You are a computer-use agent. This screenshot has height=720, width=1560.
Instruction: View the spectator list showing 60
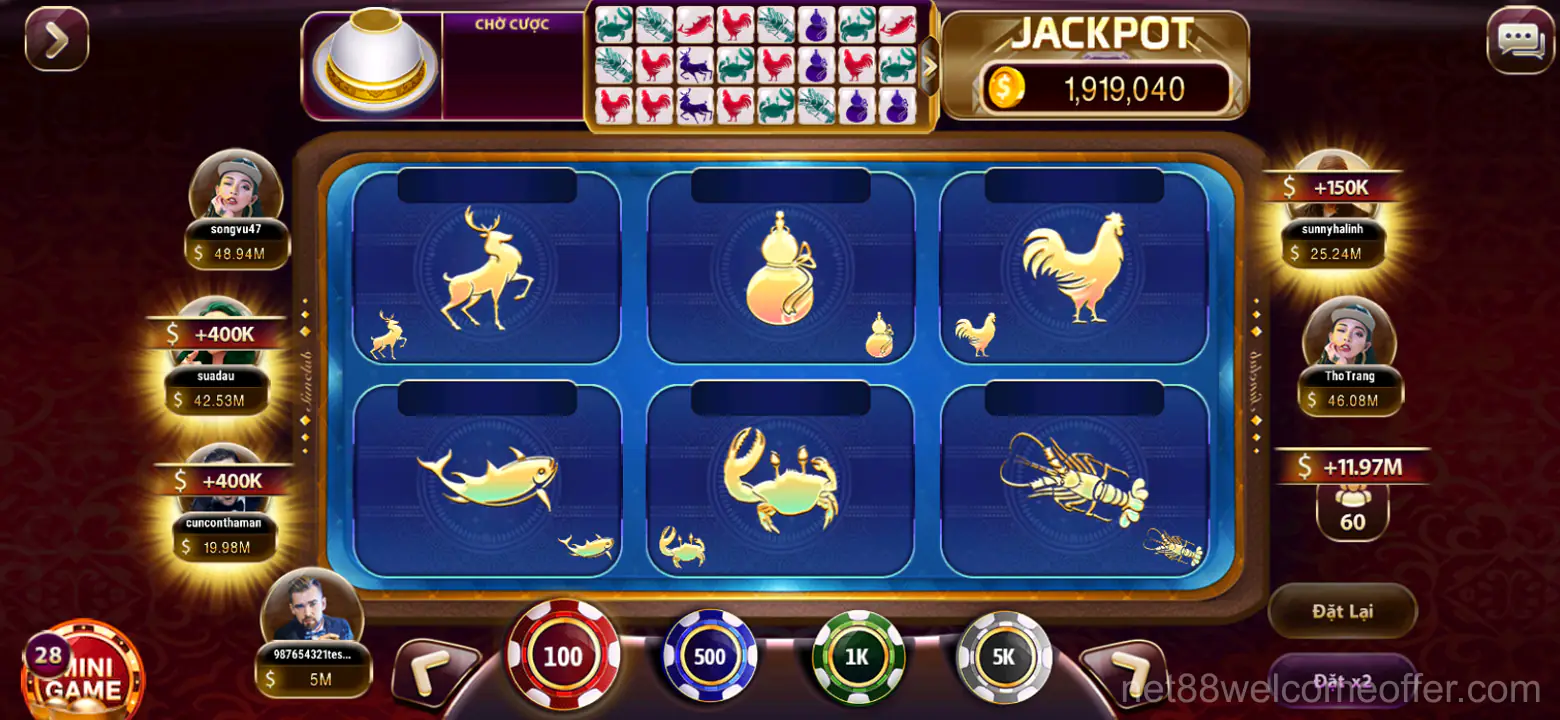[1352, 510]
